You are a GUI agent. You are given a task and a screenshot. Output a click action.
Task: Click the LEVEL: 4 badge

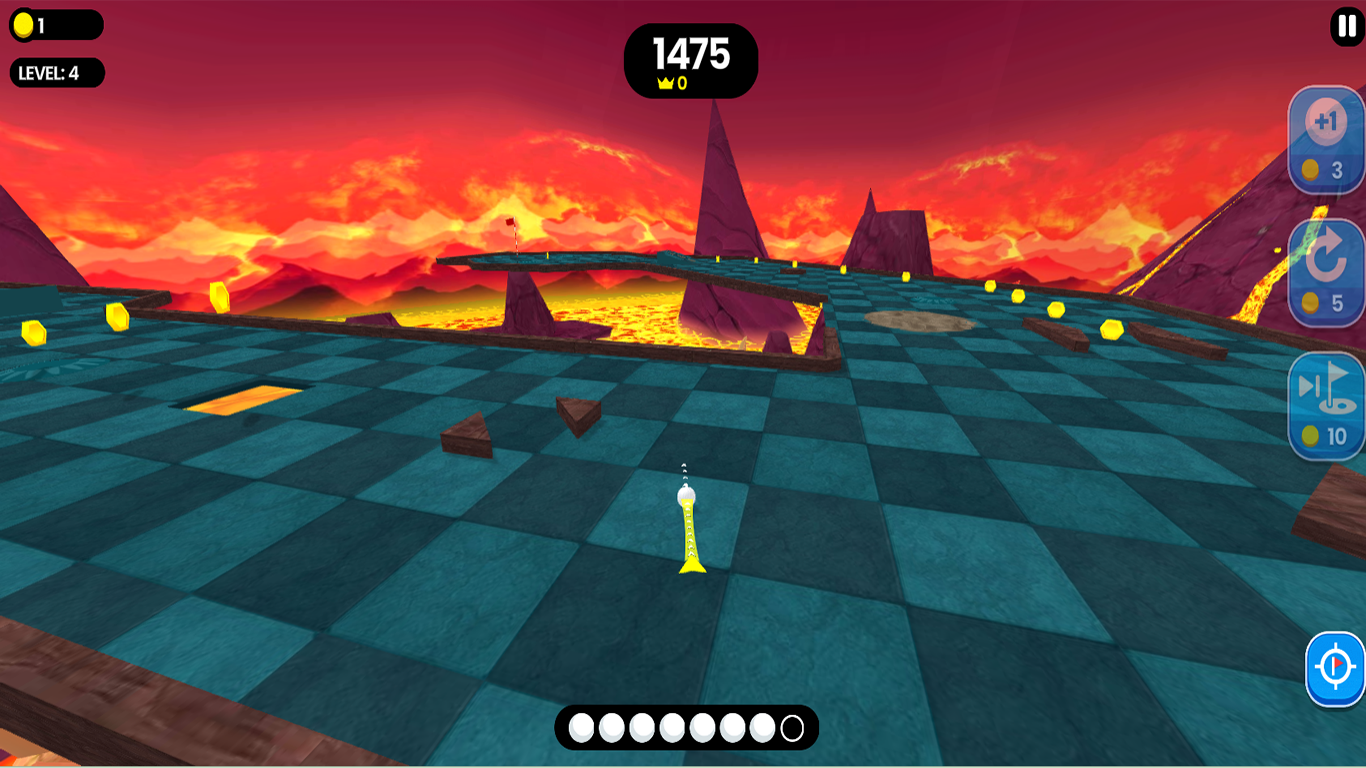(57, 72)
